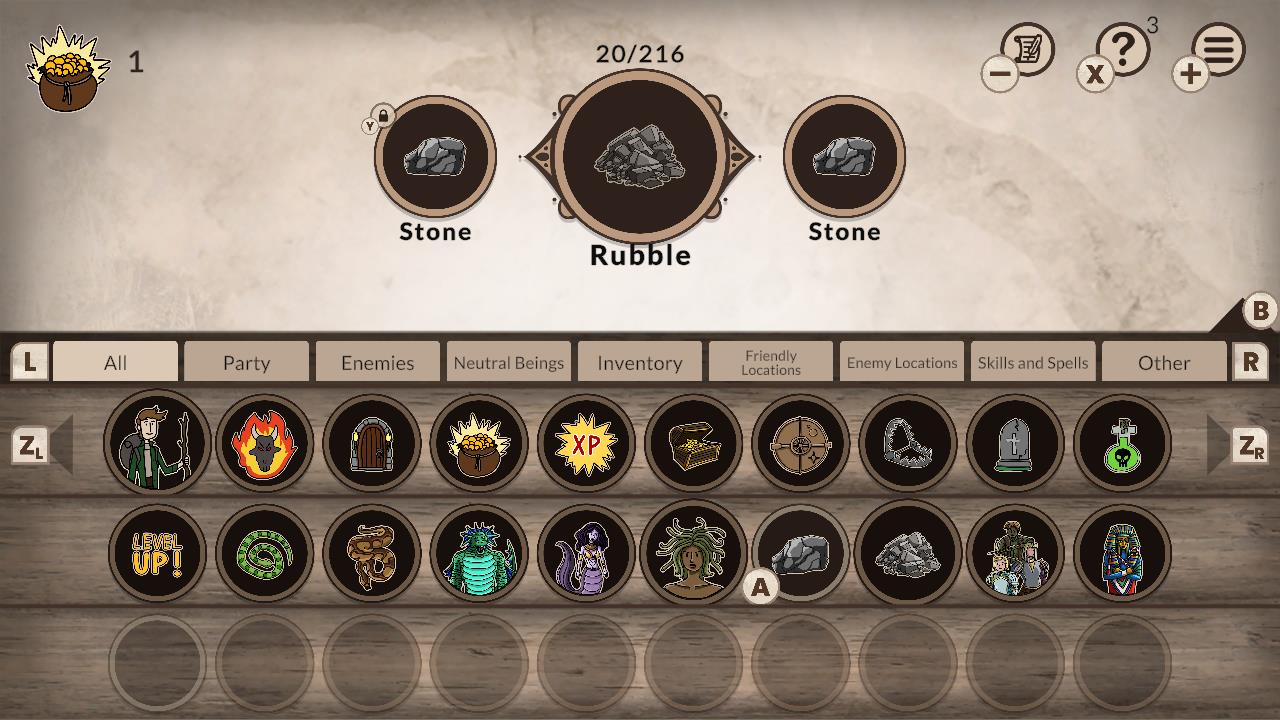Click the pharaoh mummy icon
This screenshot has width=1280, height=720.
(x=1123, y=552)
